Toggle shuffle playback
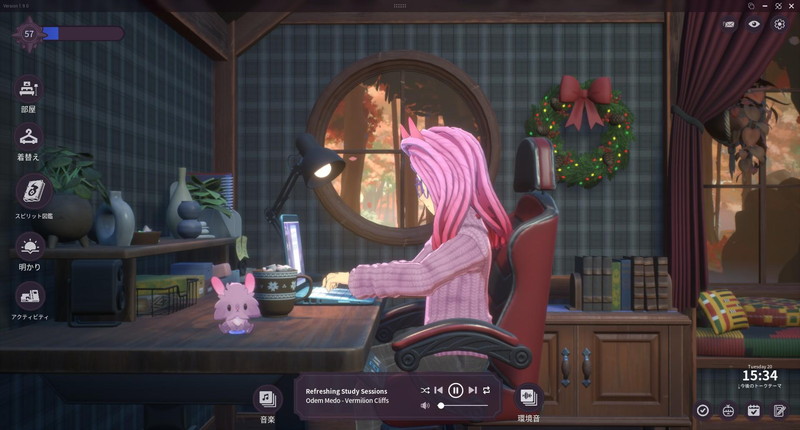This screenshot has width=800, height=430. [x=424, y=390]
